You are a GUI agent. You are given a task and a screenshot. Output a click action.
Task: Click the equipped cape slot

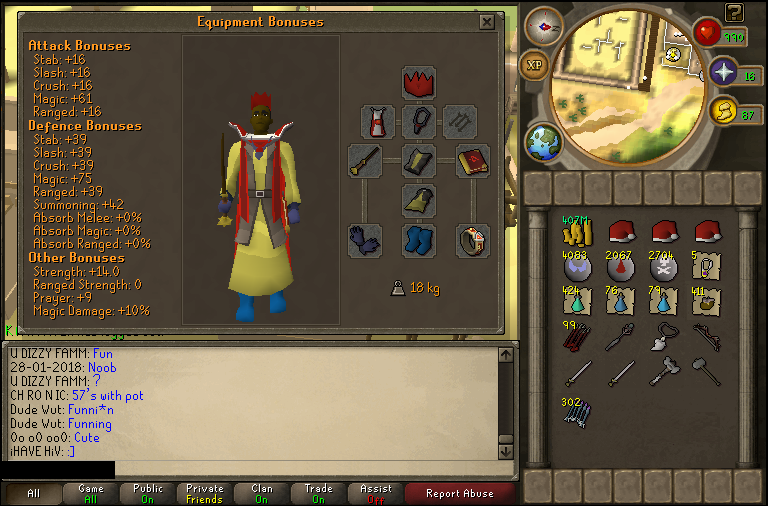tap(378, 122)
